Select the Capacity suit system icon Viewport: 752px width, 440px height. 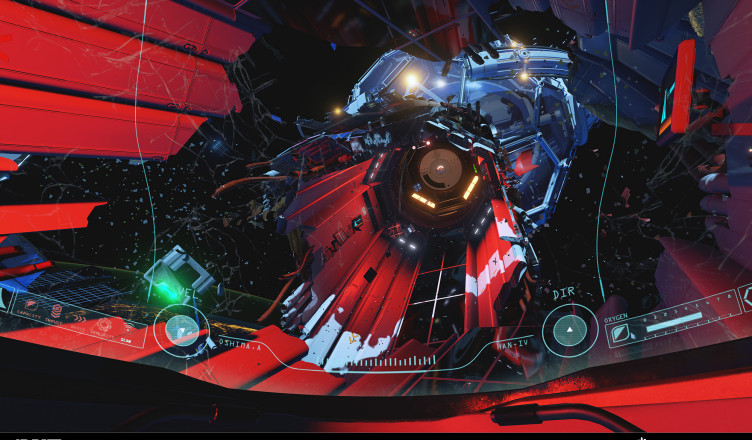click(31, 304)
